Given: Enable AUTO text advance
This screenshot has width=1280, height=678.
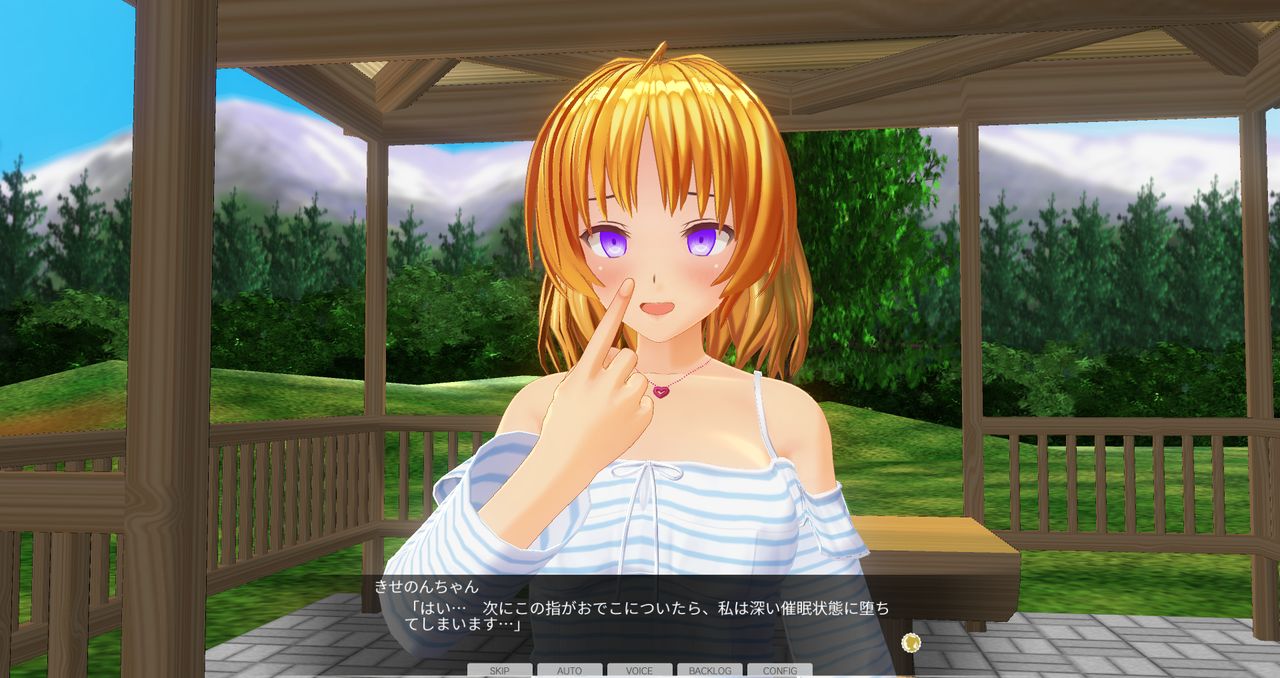Looking at the screenshot, I should coord(569,670).
